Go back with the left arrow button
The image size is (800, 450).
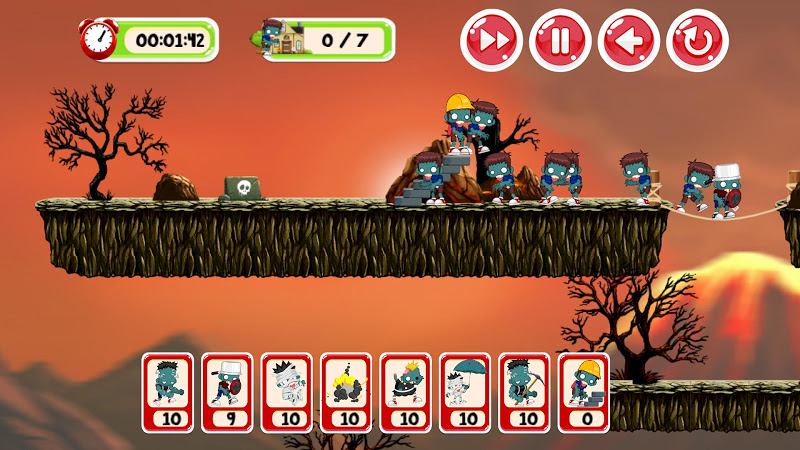[629, 40]
